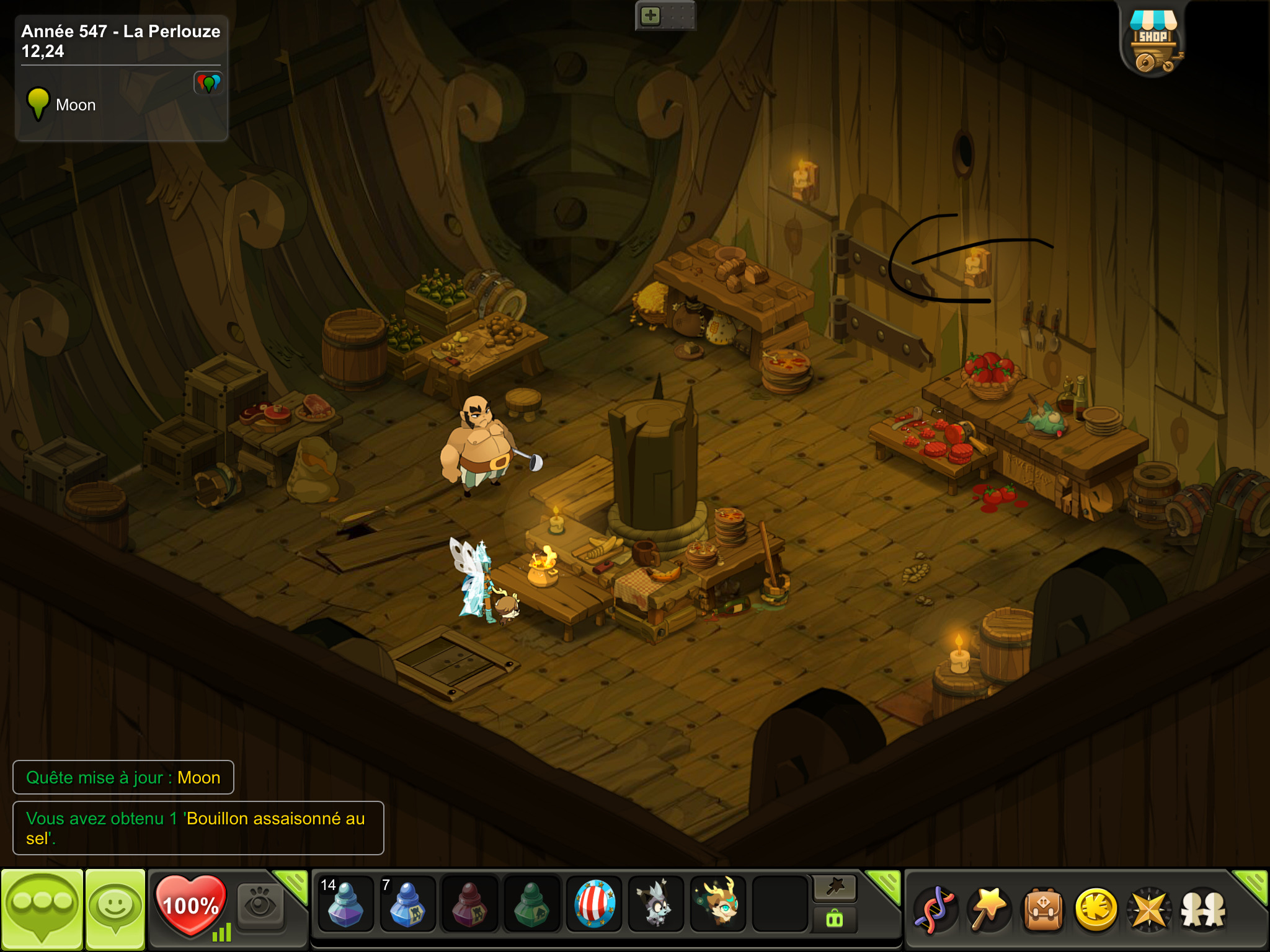
Task: Open the smiley emote menu
Action: pos(115,909)
